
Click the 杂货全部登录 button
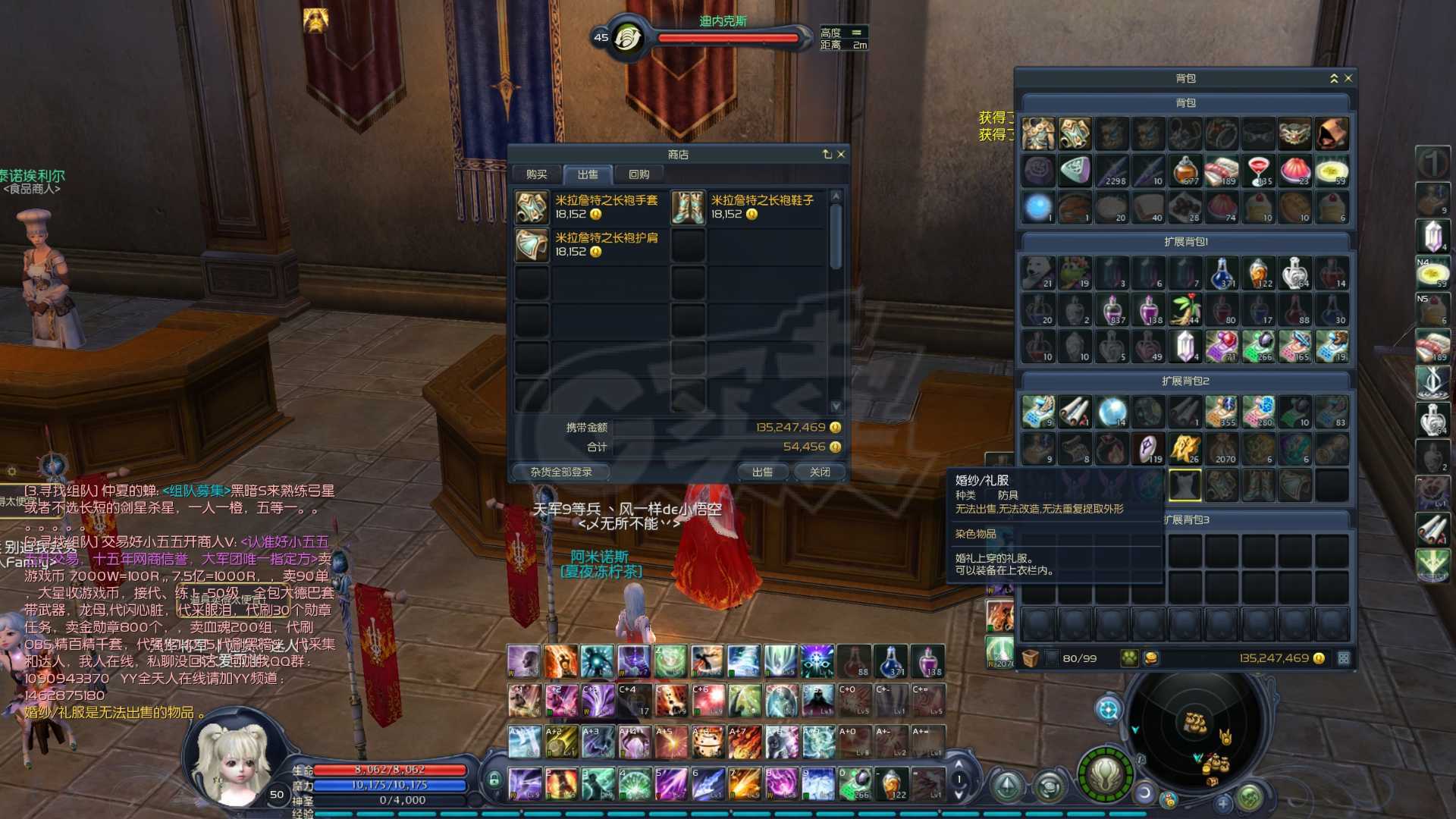[x=560, y=472]
